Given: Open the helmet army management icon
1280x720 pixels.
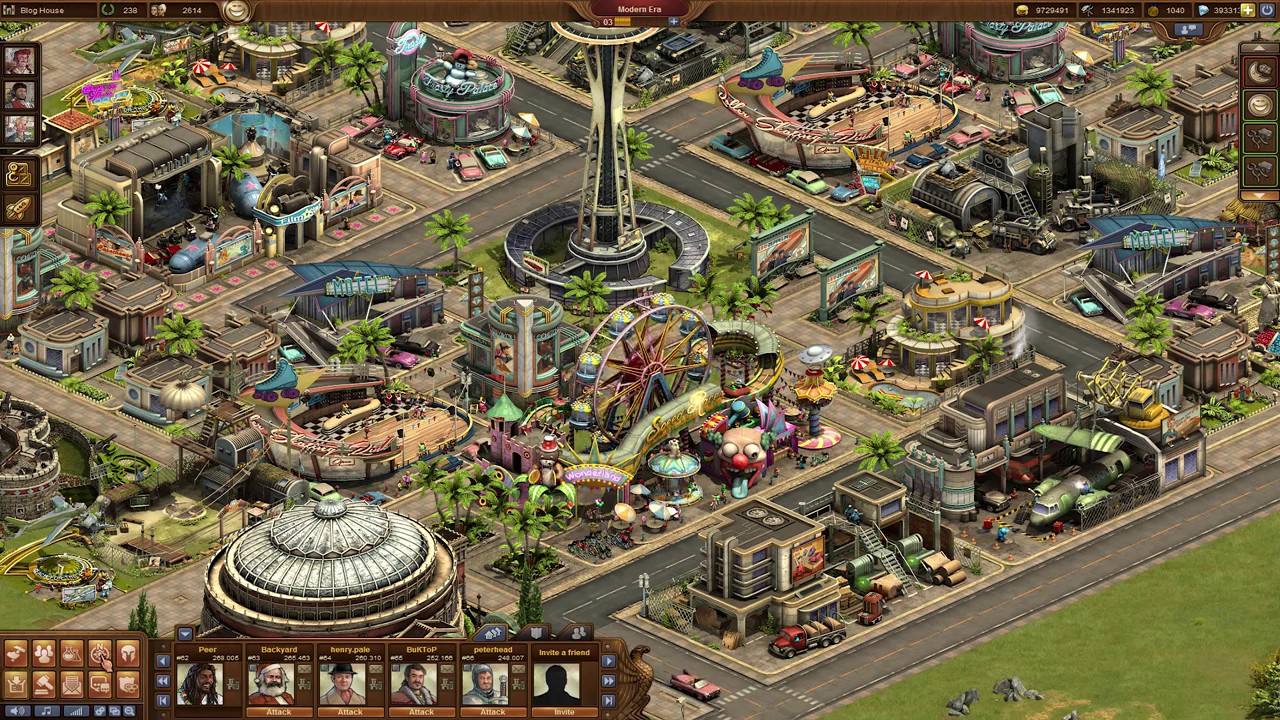Looking at the screenshot, I should click(128, 654).
